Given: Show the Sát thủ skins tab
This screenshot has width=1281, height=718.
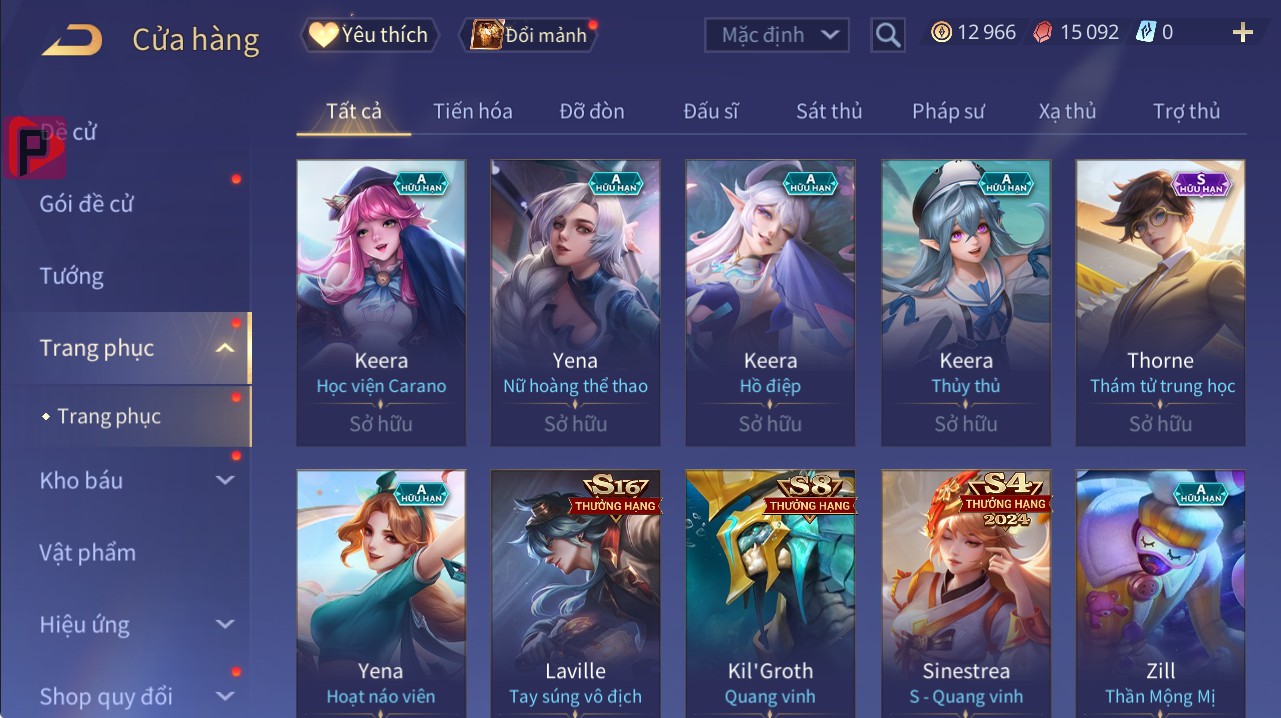Looking at the screenshot, I should [829, 111].
